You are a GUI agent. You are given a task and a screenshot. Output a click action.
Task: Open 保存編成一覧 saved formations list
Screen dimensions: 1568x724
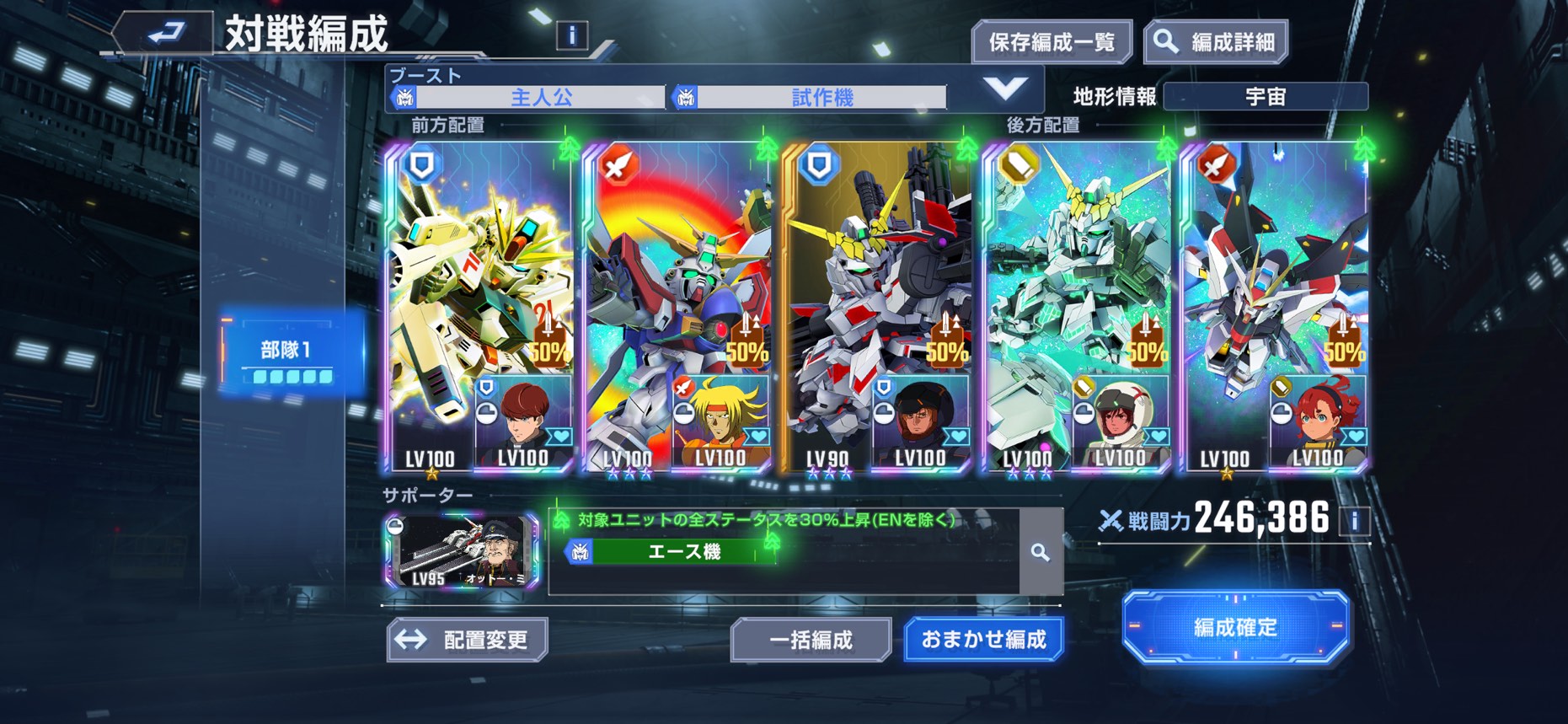(1051, 42)
